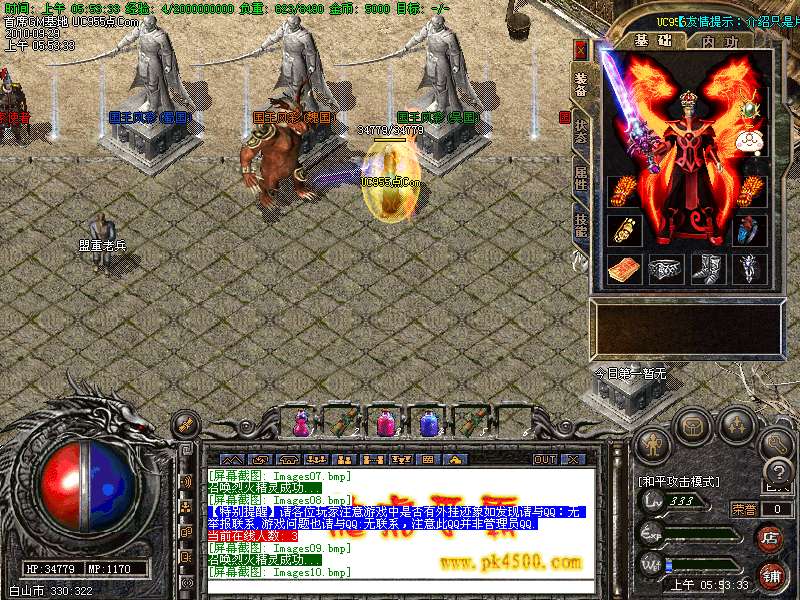Select the orange book equipment slot

pyautogui.click(x=622, y=268)
